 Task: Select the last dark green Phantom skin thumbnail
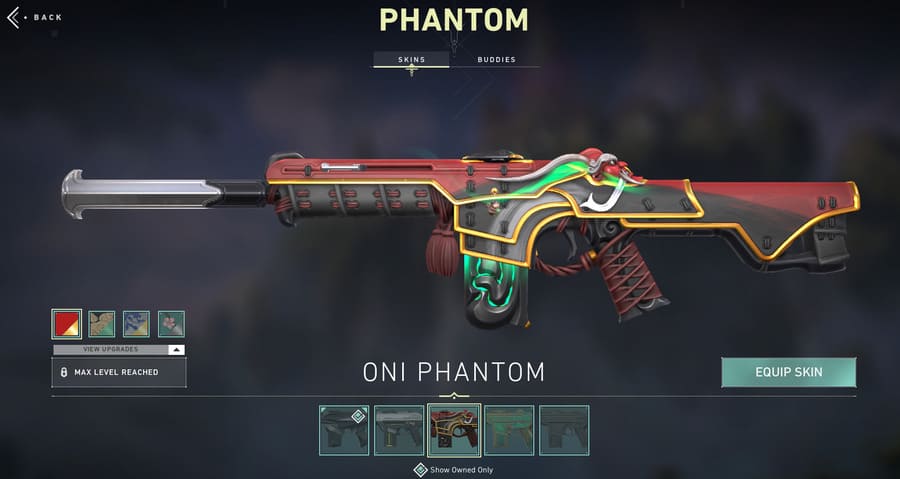point(564,430)
